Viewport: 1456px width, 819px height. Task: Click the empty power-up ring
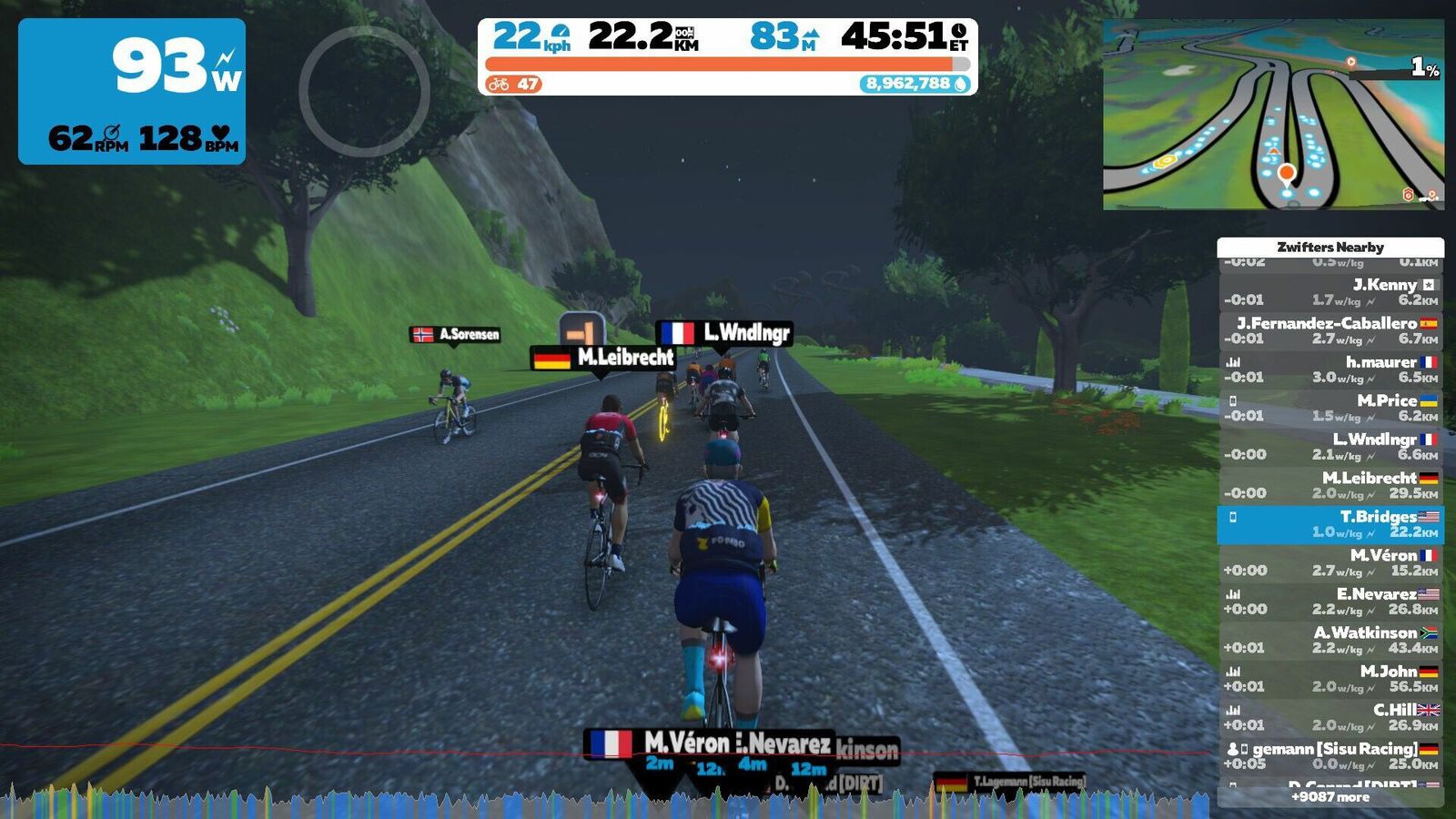point(364,91)
